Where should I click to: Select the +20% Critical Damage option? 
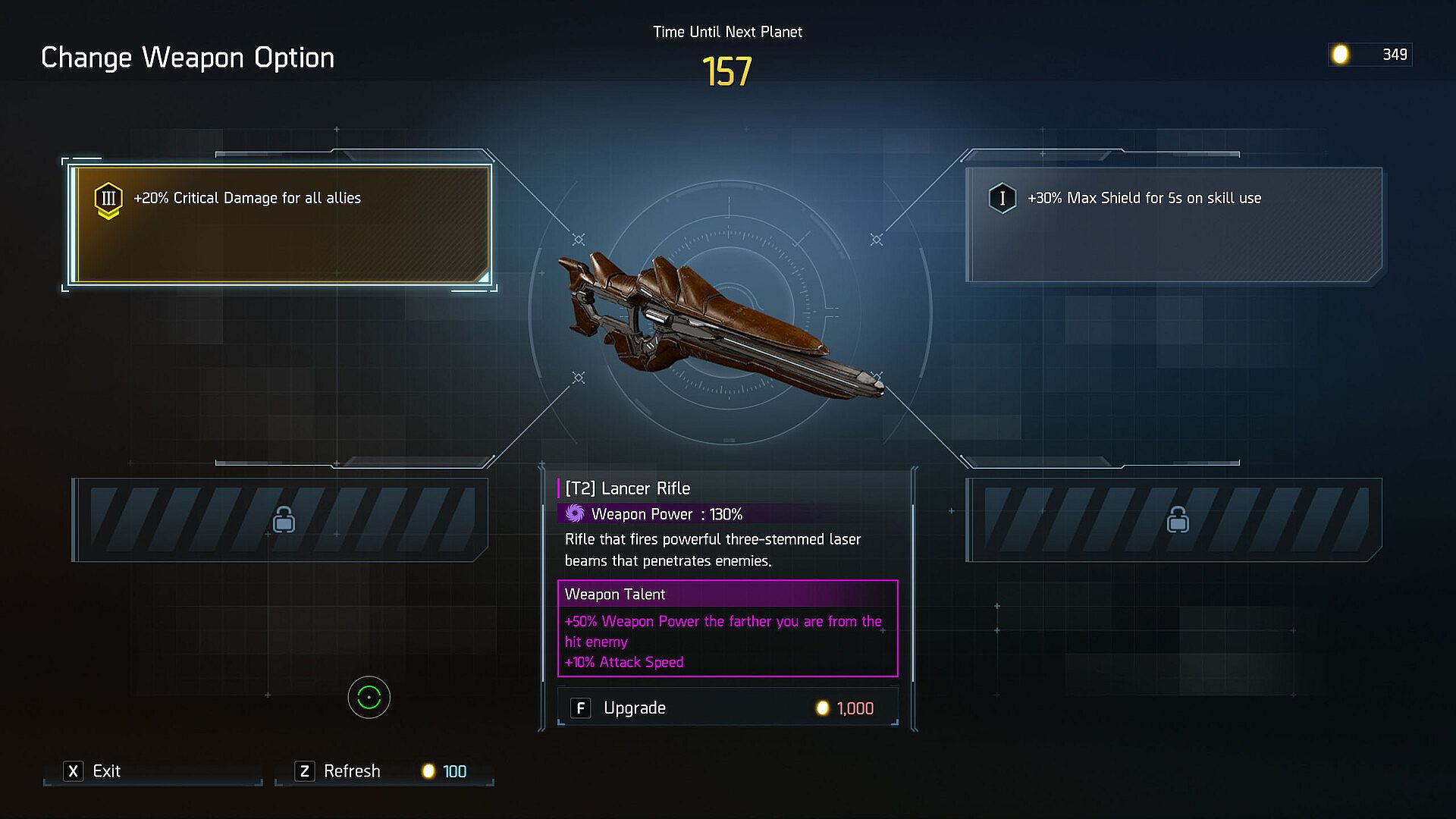click(x=281, y=225)
